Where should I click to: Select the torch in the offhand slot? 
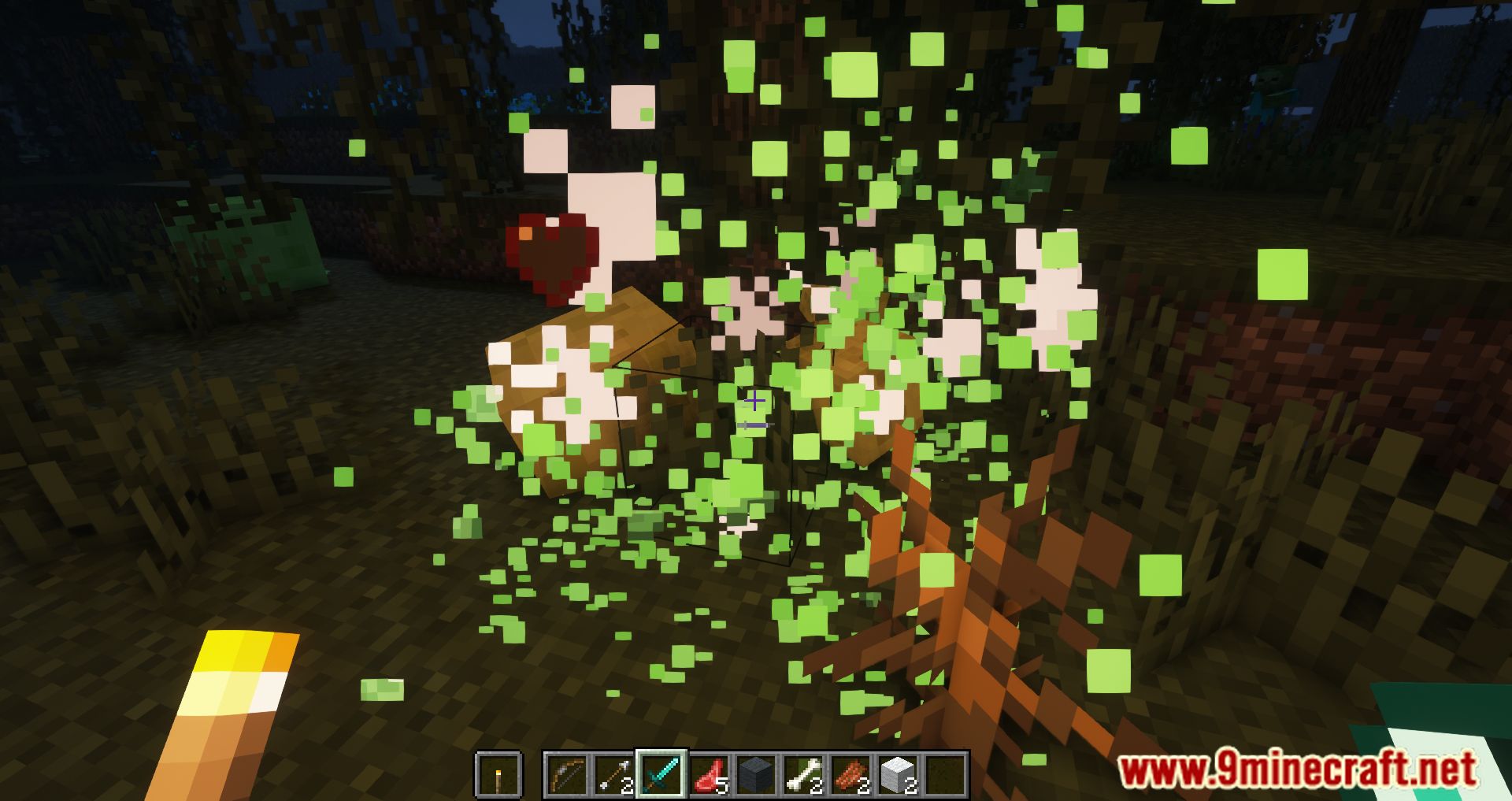point(498,775)
